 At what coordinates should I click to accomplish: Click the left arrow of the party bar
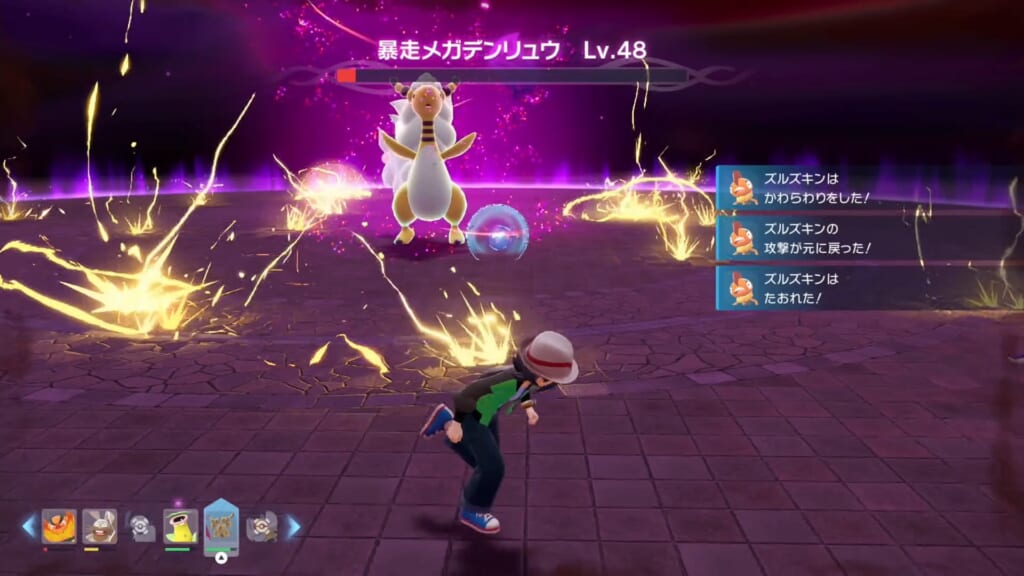tap(28, 526)
